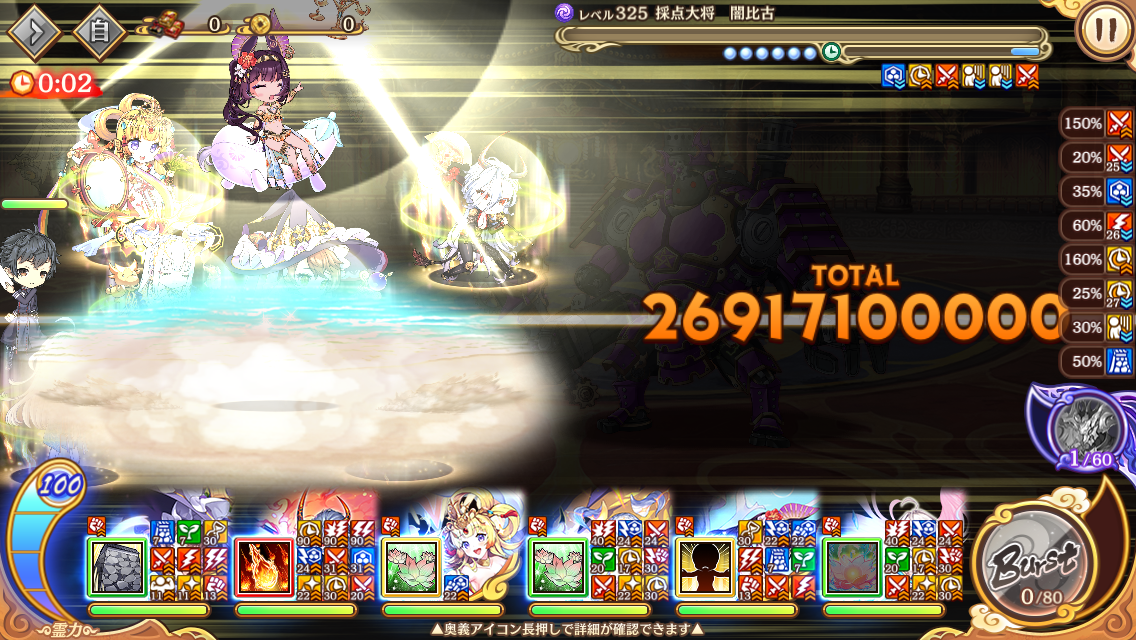Activate the fire flame skill icon
Image resolution: width=1136 pixels, height=640 pixels.
tap(264, 569)
